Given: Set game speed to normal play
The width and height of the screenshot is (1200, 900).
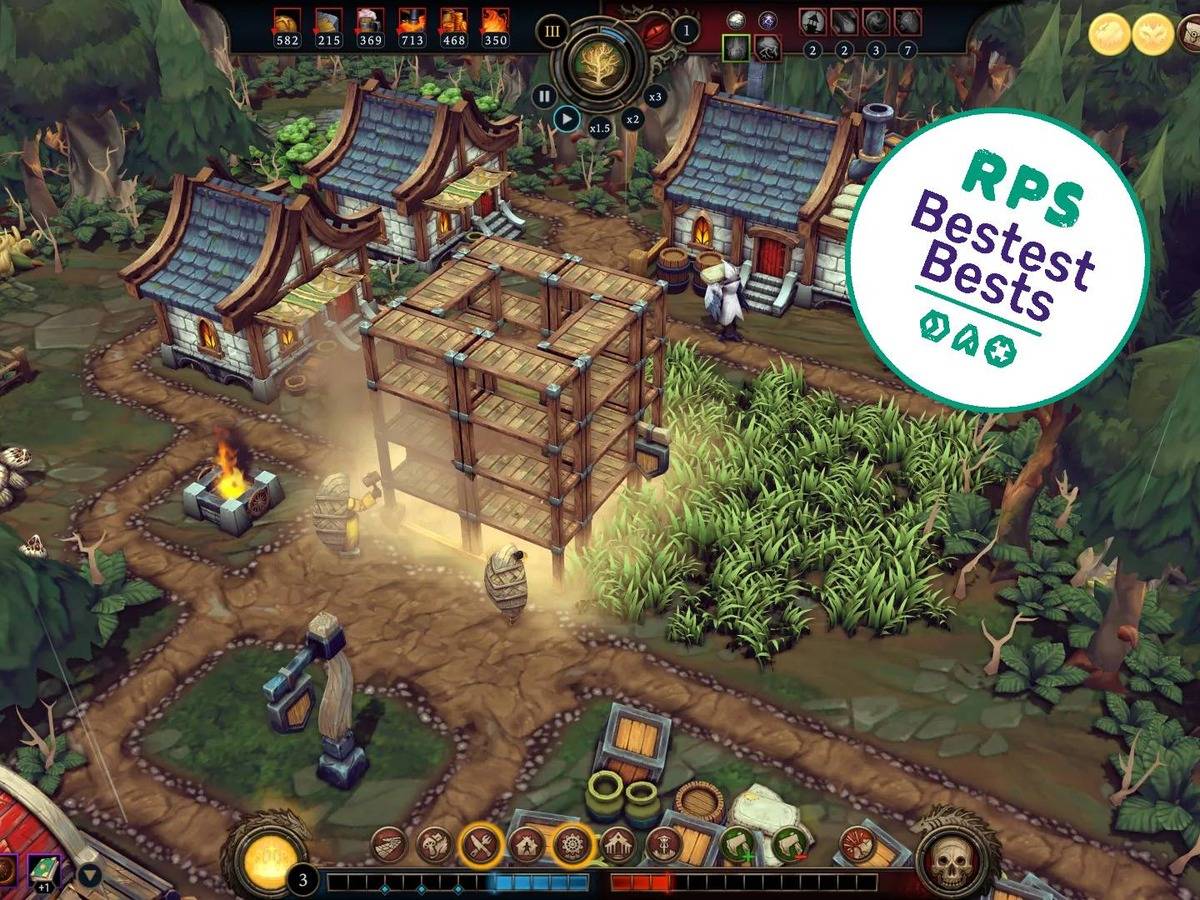Looking at the screenshot, I should [x=566, y=119].
